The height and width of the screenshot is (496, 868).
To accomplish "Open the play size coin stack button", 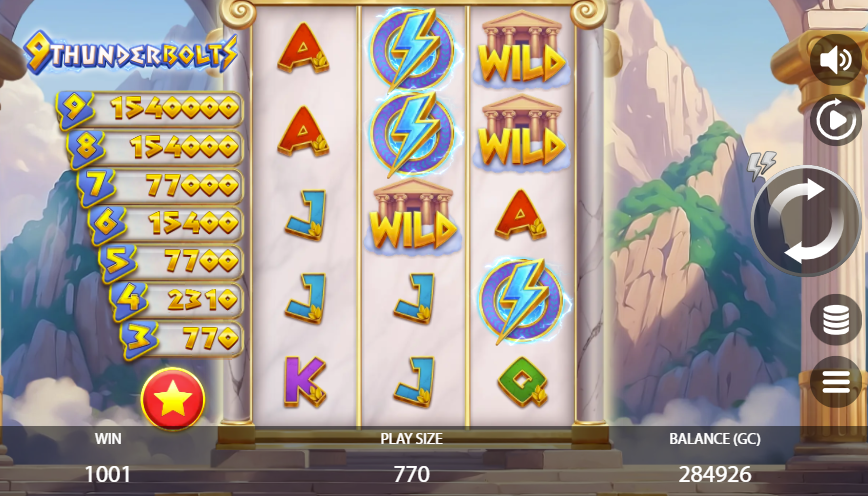I will tap(835, 320).
